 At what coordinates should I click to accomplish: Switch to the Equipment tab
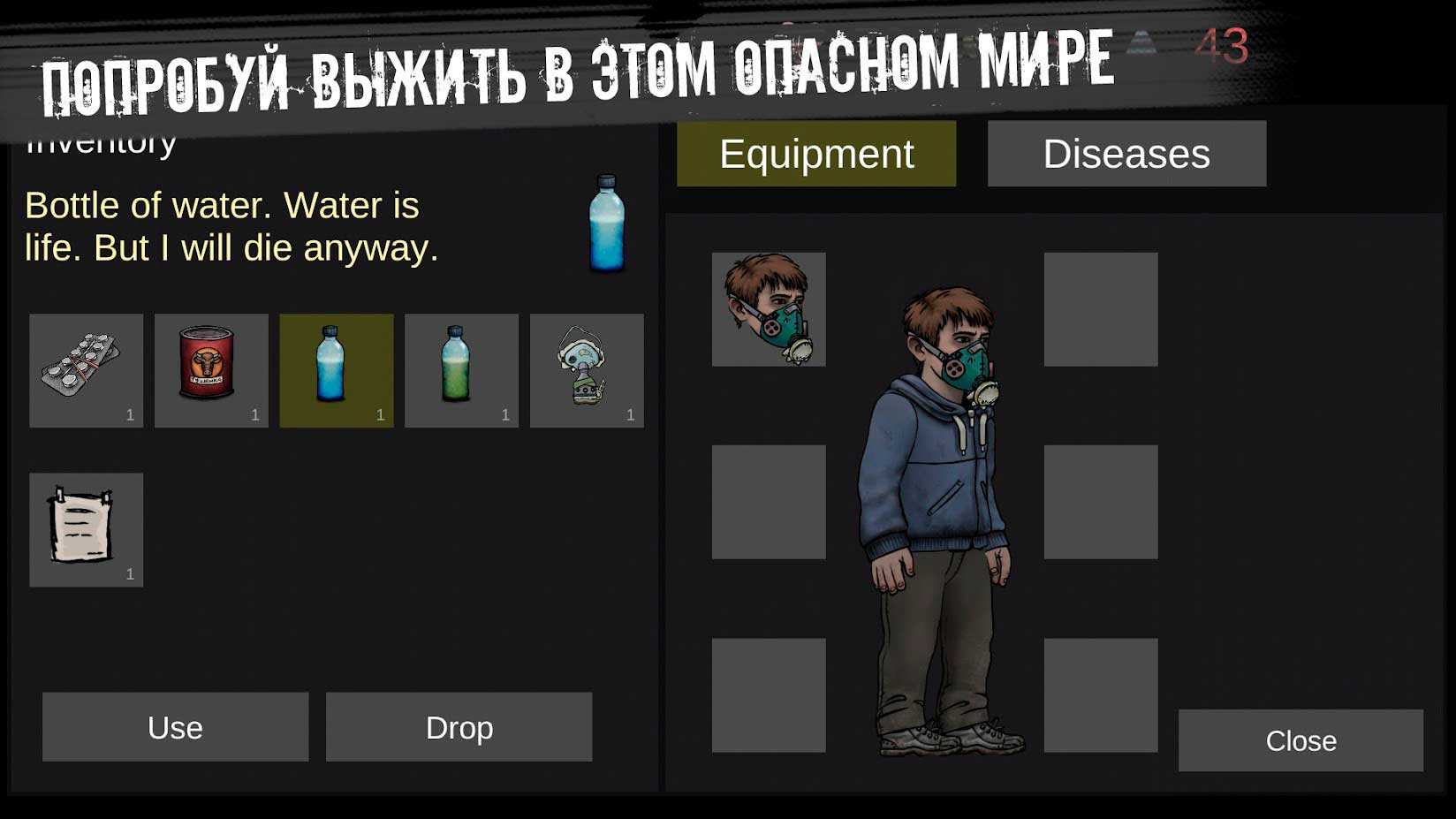tap(816, 154)
